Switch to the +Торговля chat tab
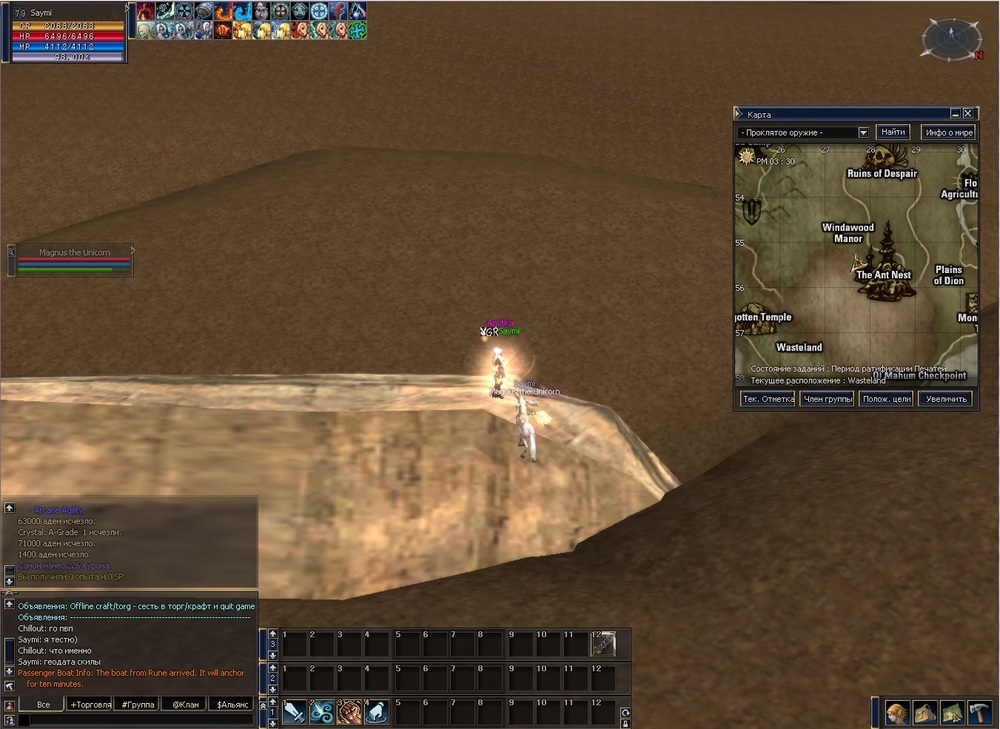Viewport: 1000px width, 729px height. 93,705
